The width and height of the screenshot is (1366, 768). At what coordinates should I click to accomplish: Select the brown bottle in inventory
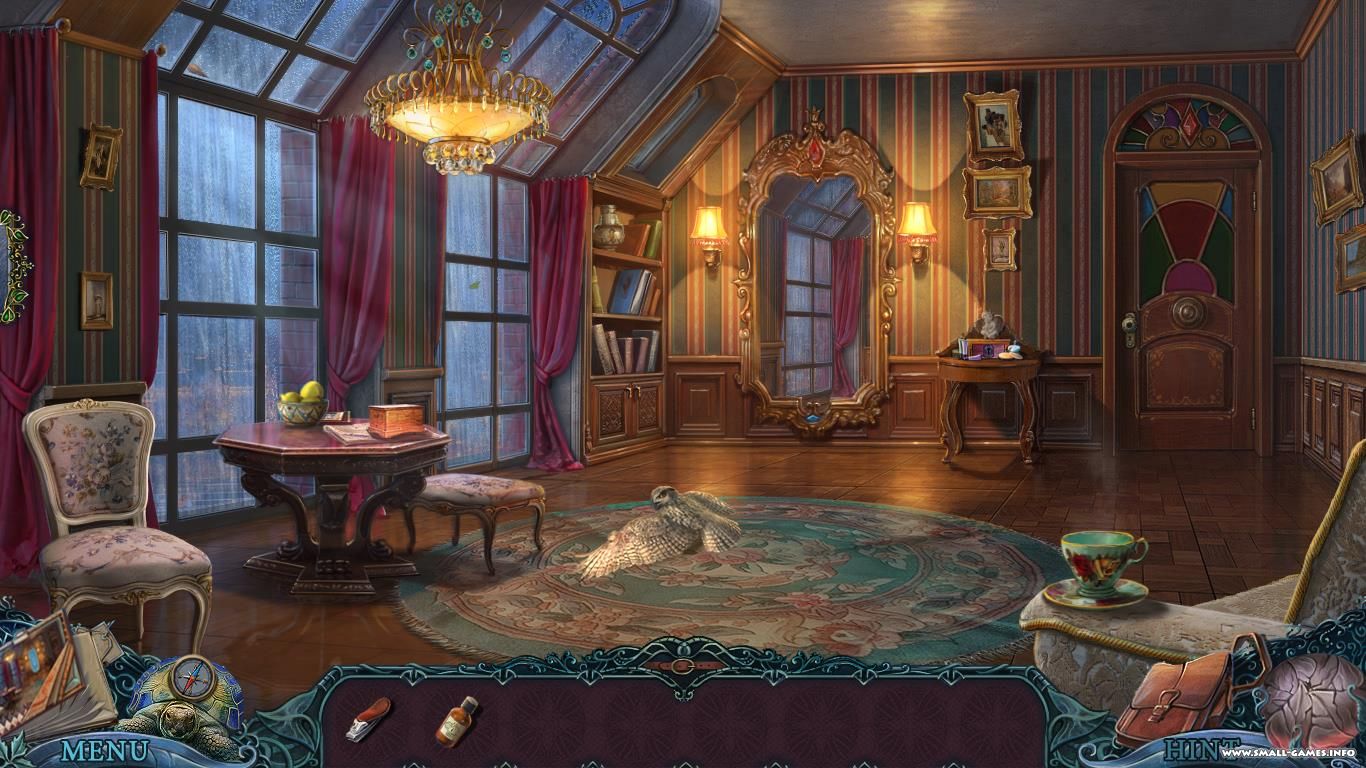[456, 720]
